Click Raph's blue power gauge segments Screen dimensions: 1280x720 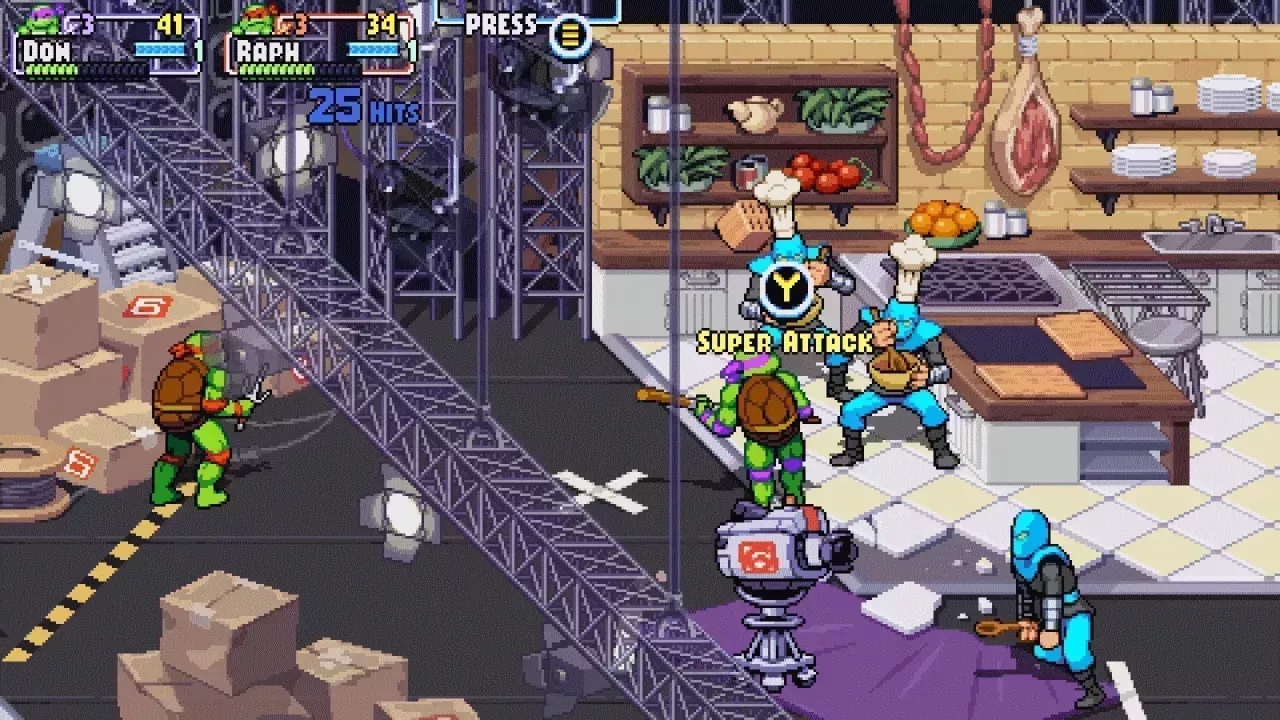click(374, 49)
